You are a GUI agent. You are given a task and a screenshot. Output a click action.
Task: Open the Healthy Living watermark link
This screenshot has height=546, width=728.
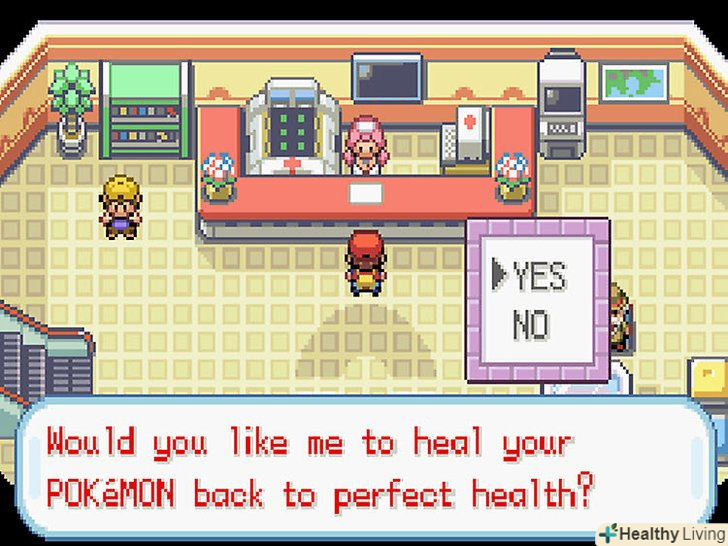tap(661, 533)
